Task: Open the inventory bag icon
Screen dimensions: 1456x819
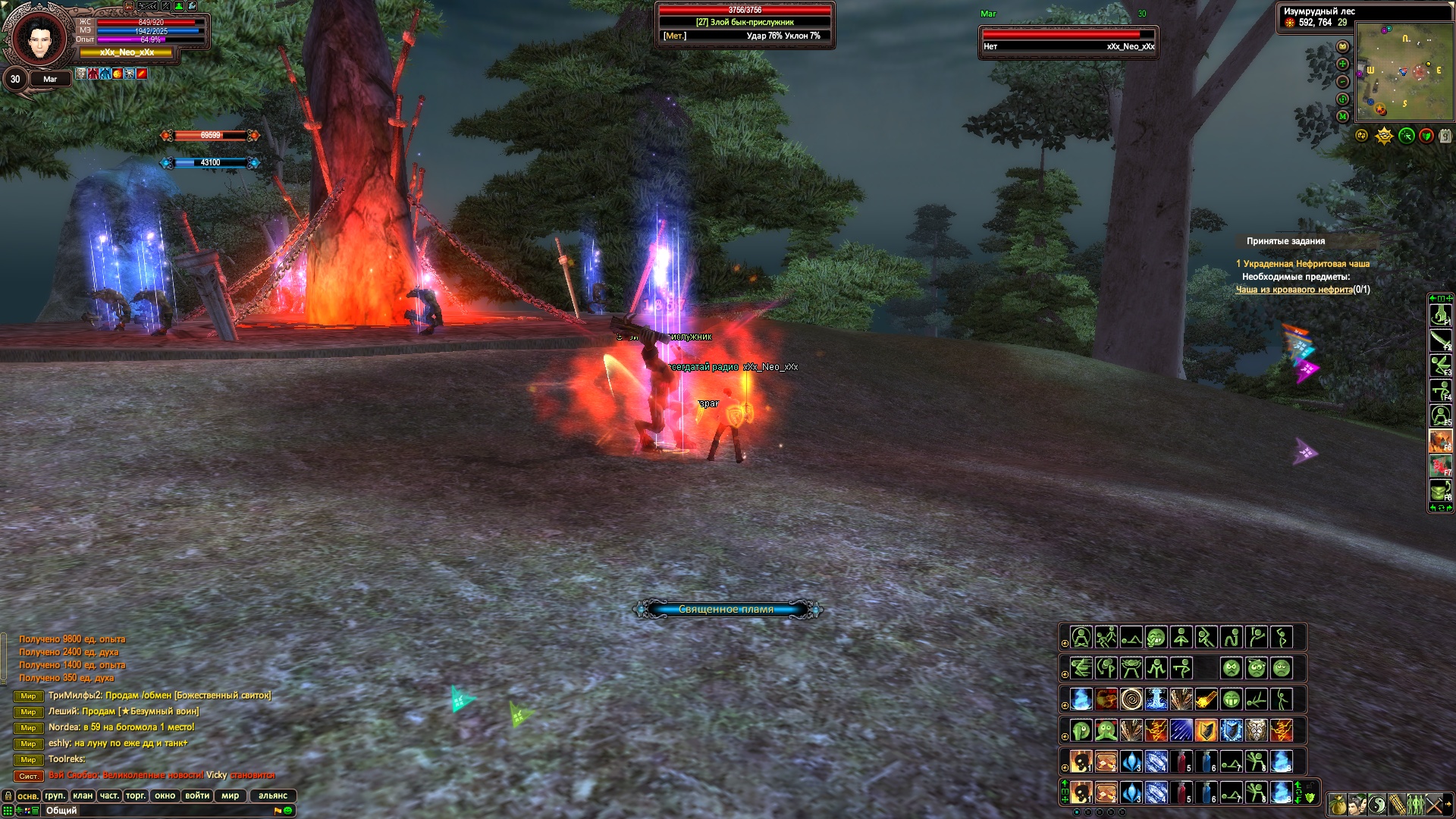Action: (1338, 804)
